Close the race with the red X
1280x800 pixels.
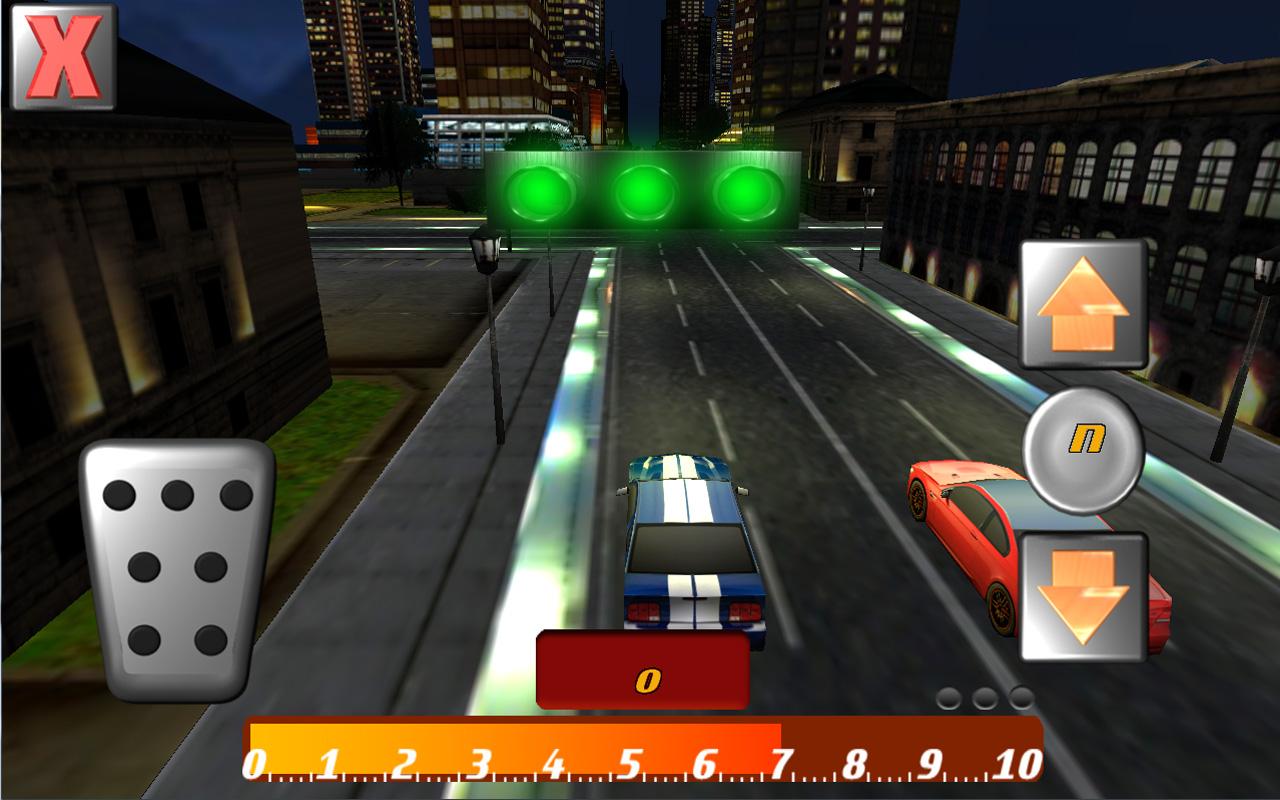pos(62,56)
